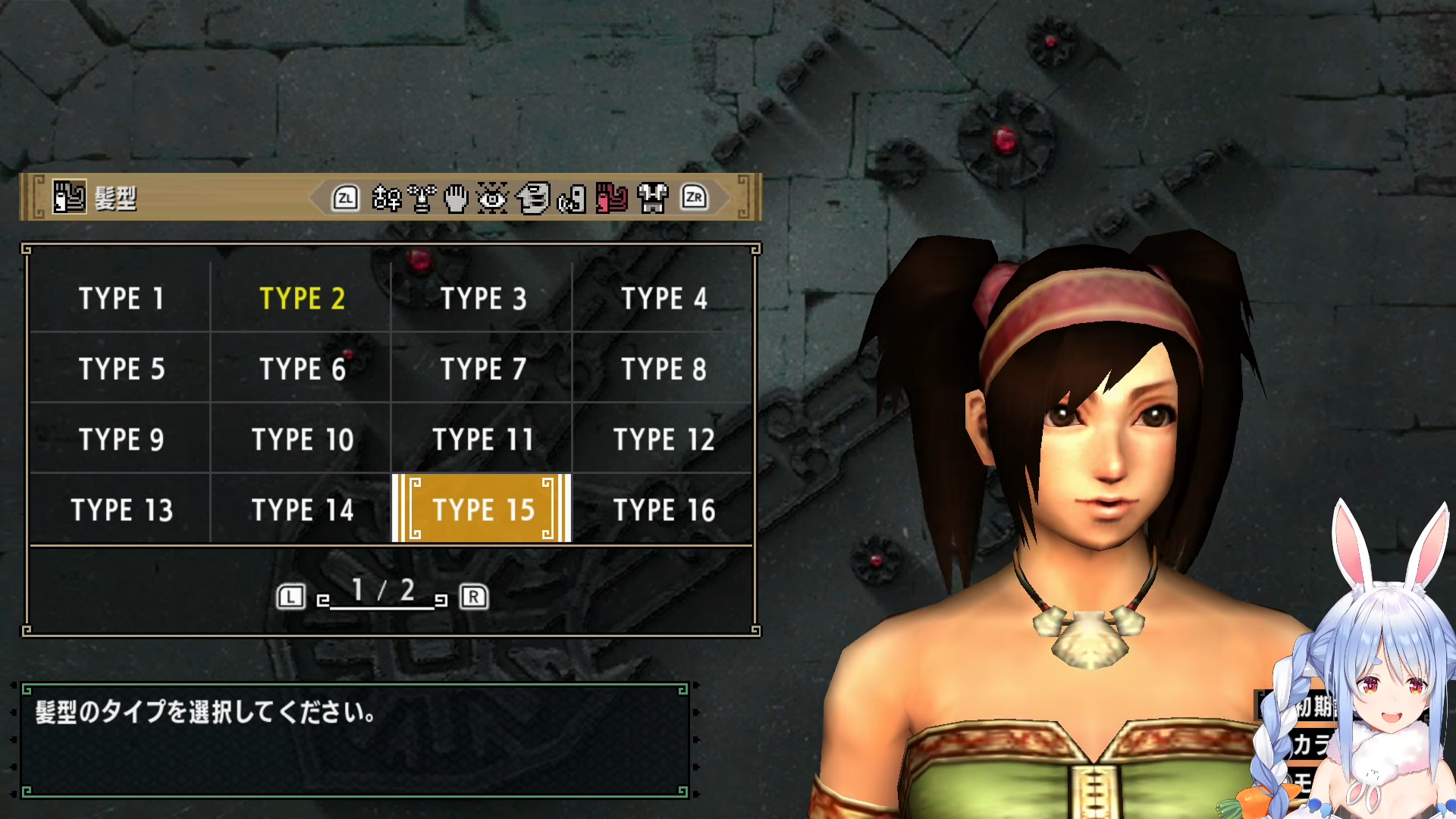This screenshot has width=1456, height=819.
Task: Confirm the highlighted TYPE 15 hairstyle
Action: pos(482,510)
